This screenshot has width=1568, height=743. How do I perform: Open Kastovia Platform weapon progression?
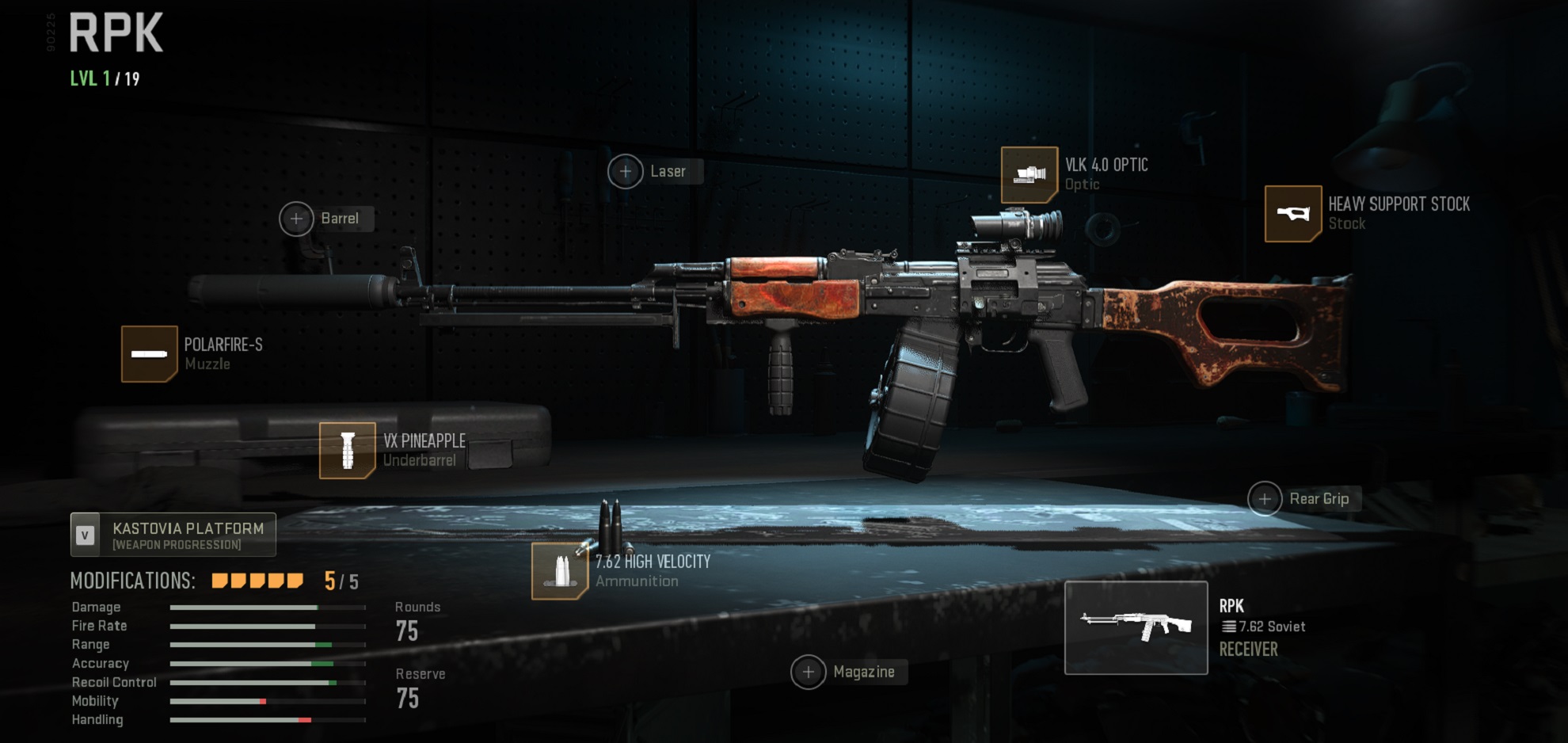(173, 535)
